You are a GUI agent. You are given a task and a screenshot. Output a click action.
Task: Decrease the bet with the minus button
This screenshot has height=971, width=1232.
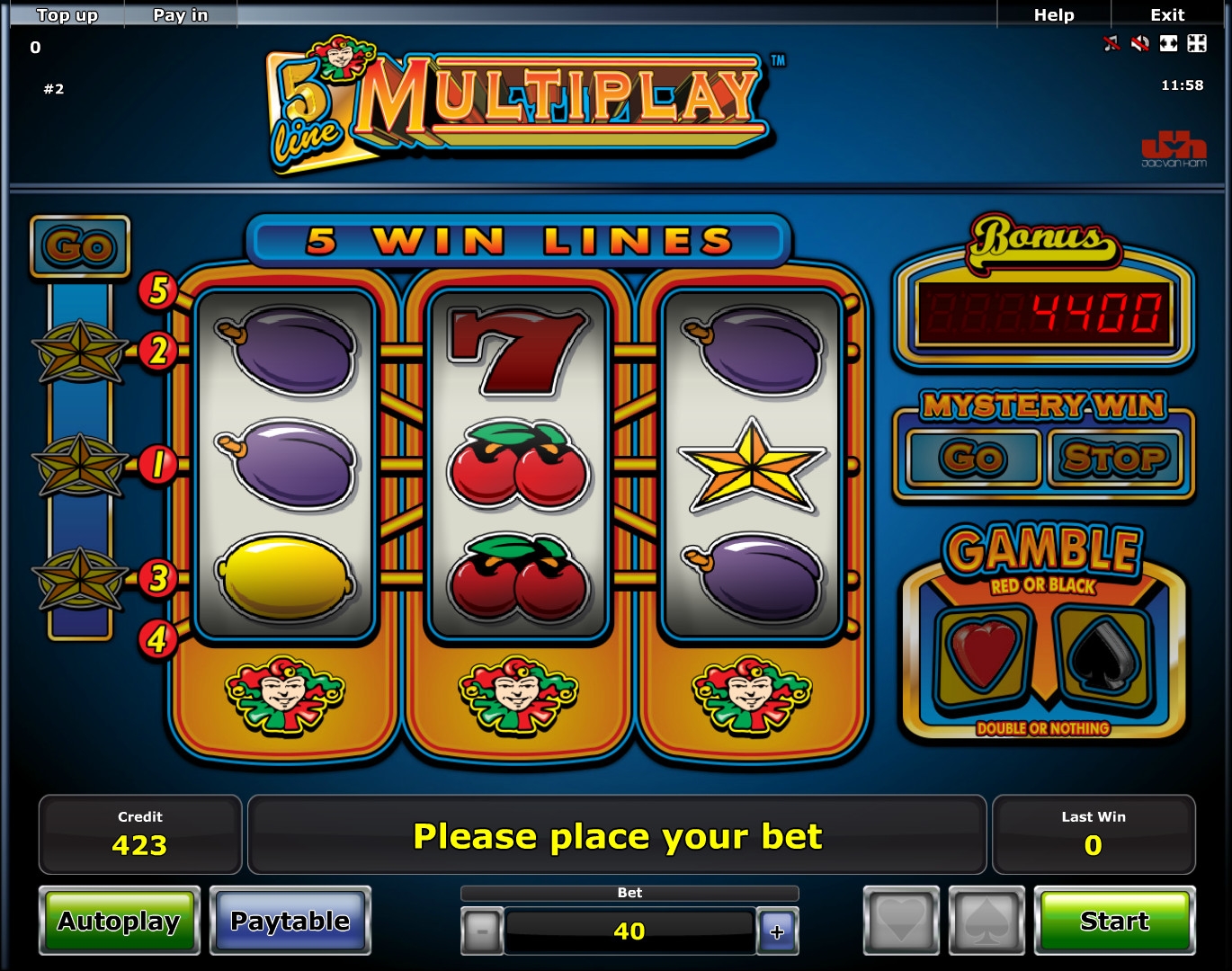point(482,931)
